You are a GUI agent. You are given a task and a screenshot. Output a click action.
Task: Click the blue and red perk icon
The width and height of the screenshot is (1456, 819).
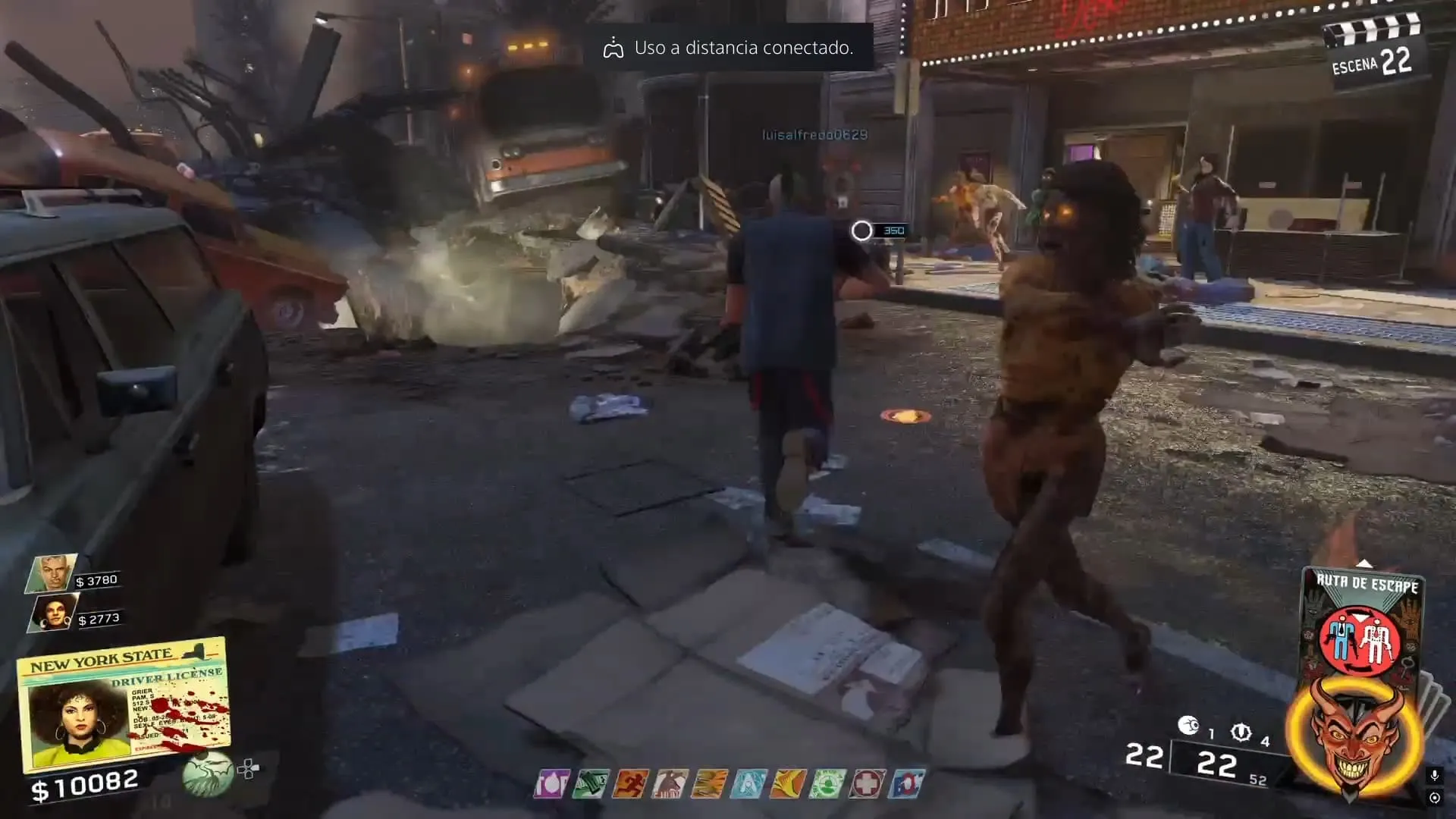pos(907,784)
